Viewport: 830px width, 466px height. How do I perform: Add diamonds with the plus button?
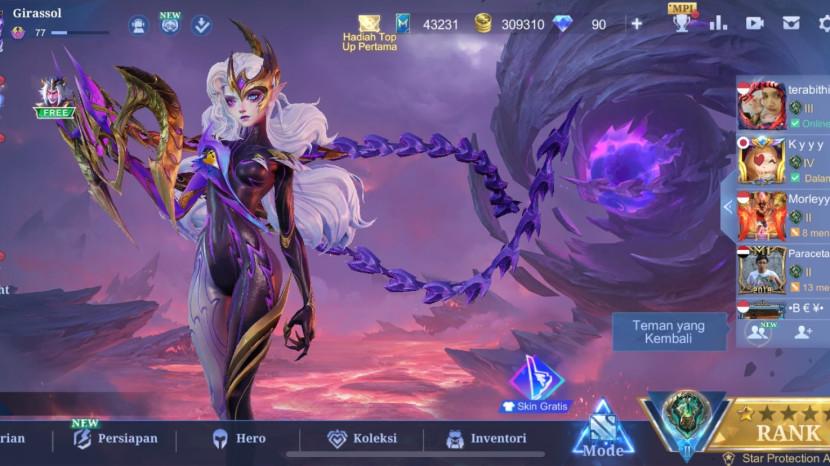click(637, 23)
